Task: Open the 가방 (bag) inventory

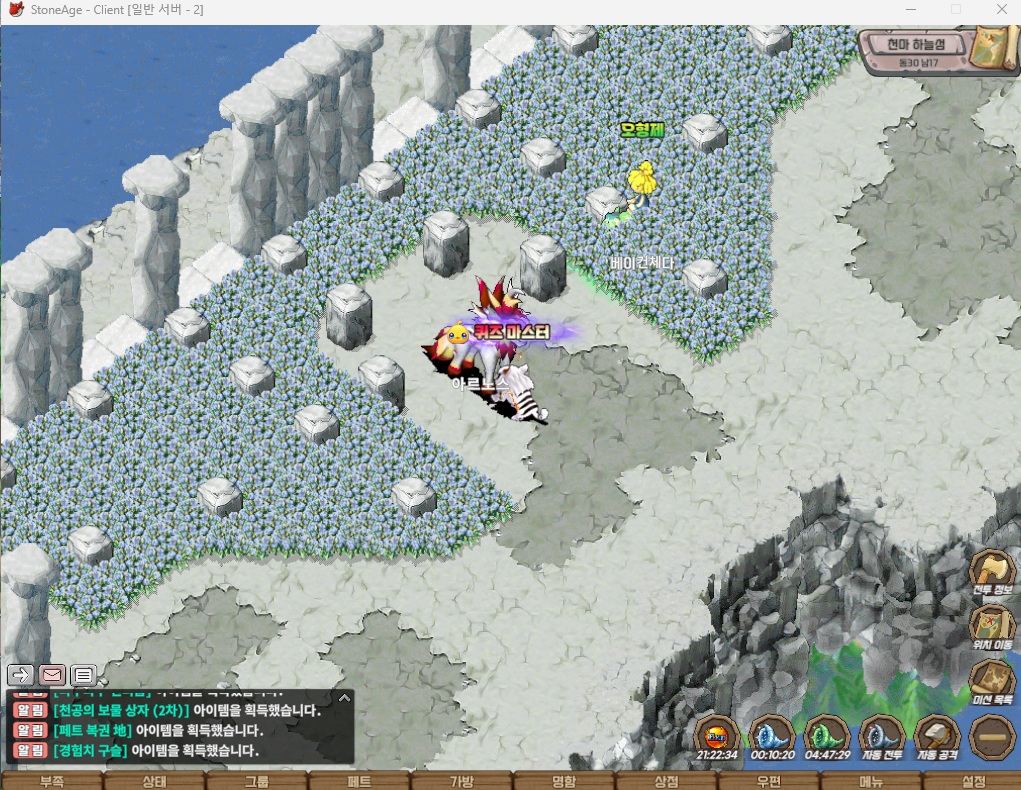Action: pyautogui.click(x=461, y=780)
